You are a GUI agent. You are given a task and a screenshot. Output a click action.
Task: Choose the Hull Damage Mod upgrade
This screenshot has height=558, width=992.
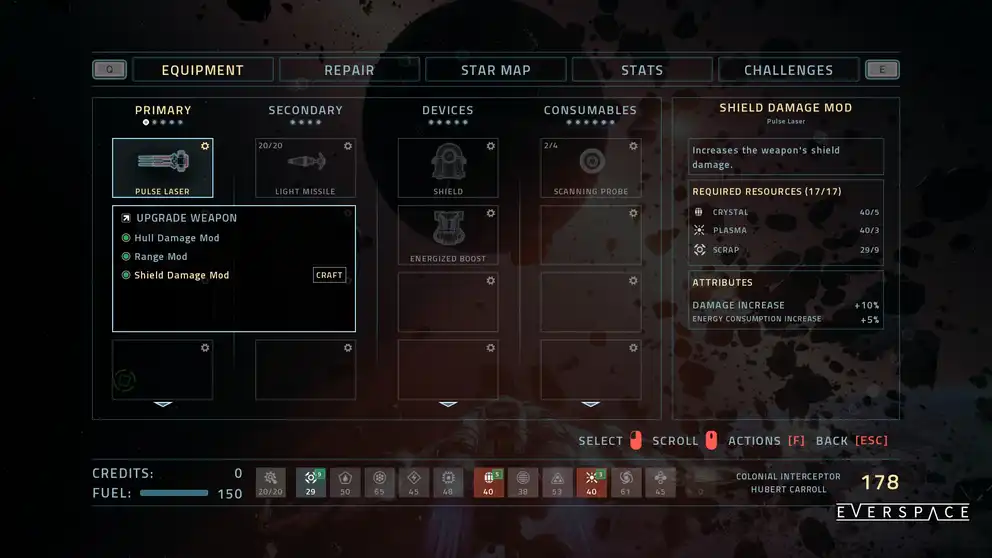(x=176, y=238)
